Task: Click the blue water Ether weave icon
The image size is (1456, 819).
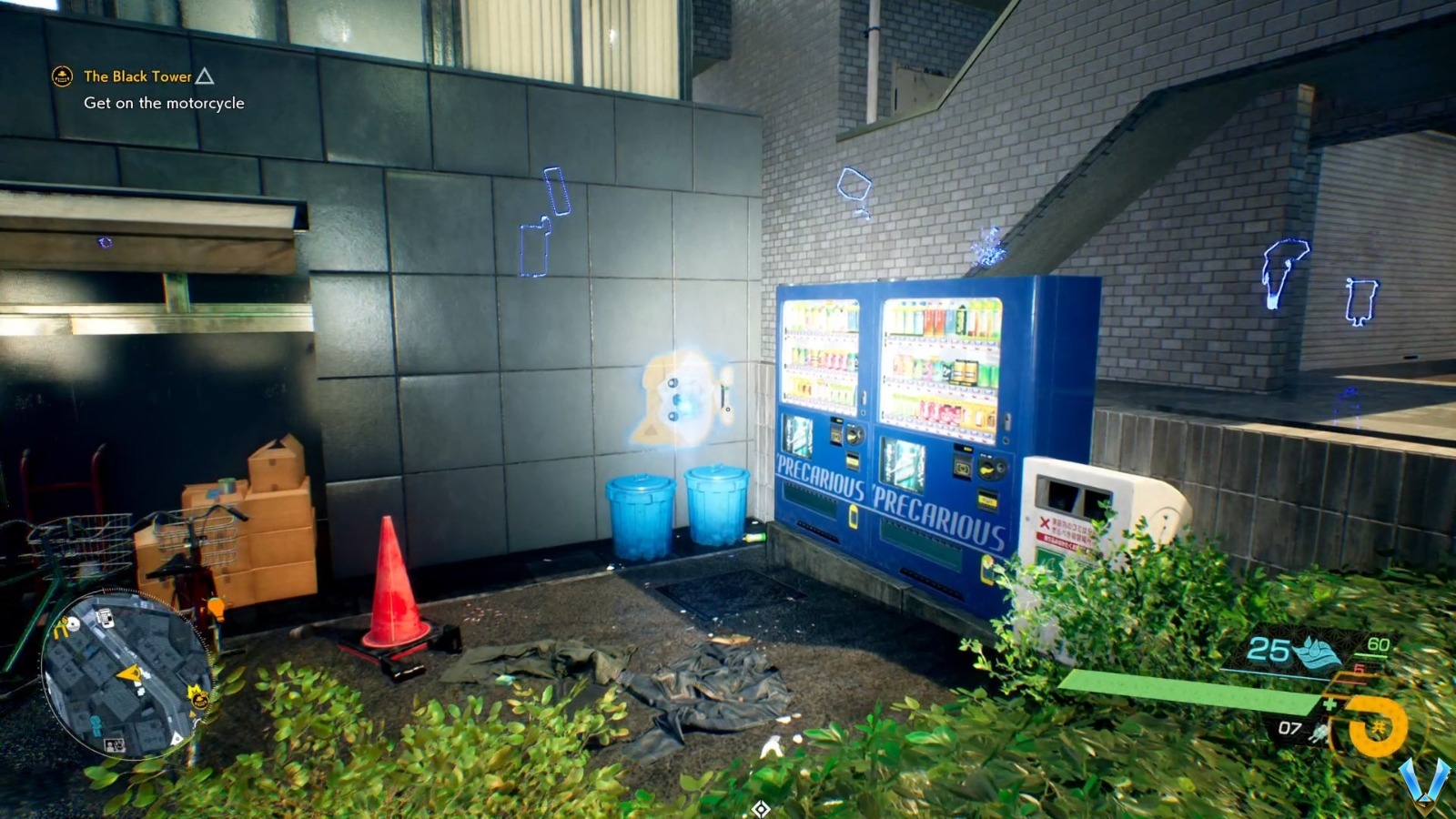Action: pyautogui.click(x=1315, y=652)
